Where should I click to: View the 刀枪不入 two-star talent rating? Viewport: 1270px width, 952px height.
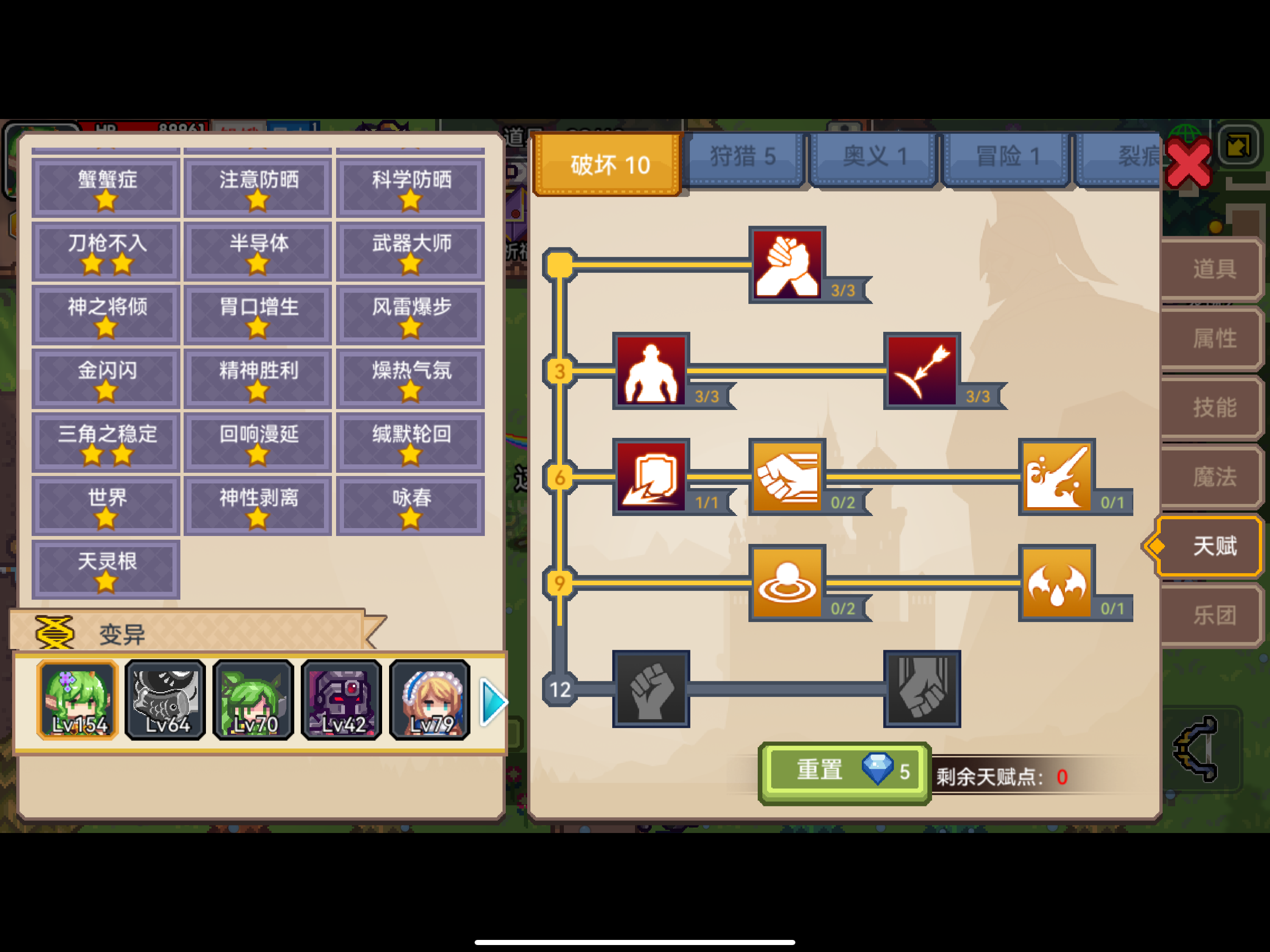coord(105,251)
